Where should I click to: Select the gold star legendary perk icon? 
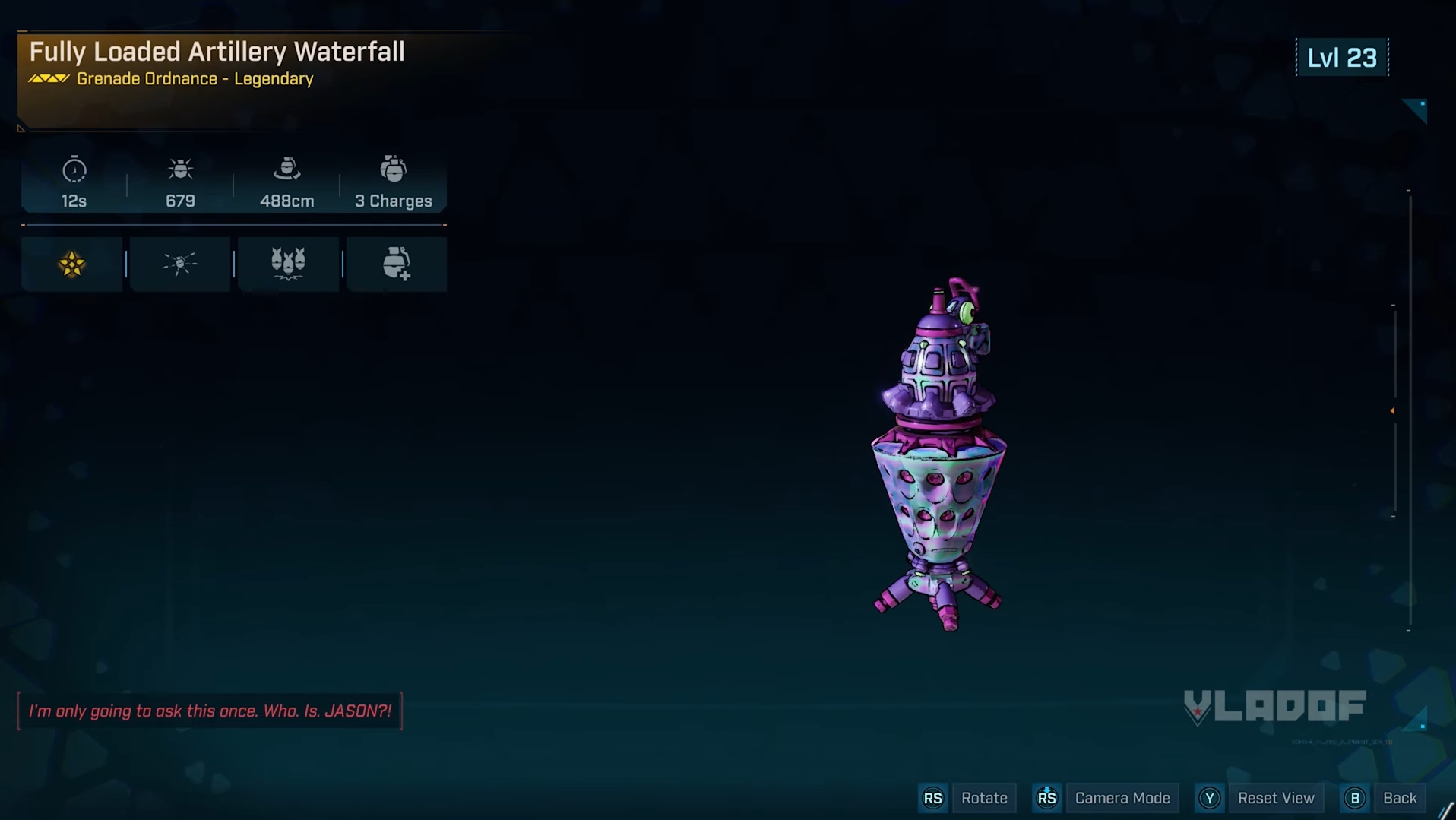pyautogui.click(x=72, y=264)
